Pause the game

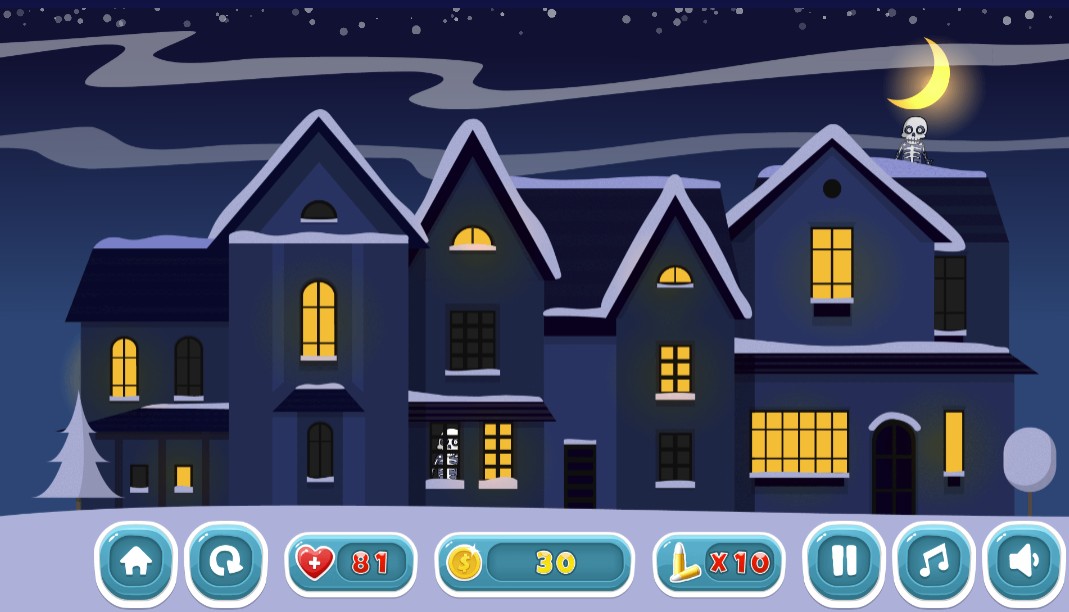coord(844,562)
